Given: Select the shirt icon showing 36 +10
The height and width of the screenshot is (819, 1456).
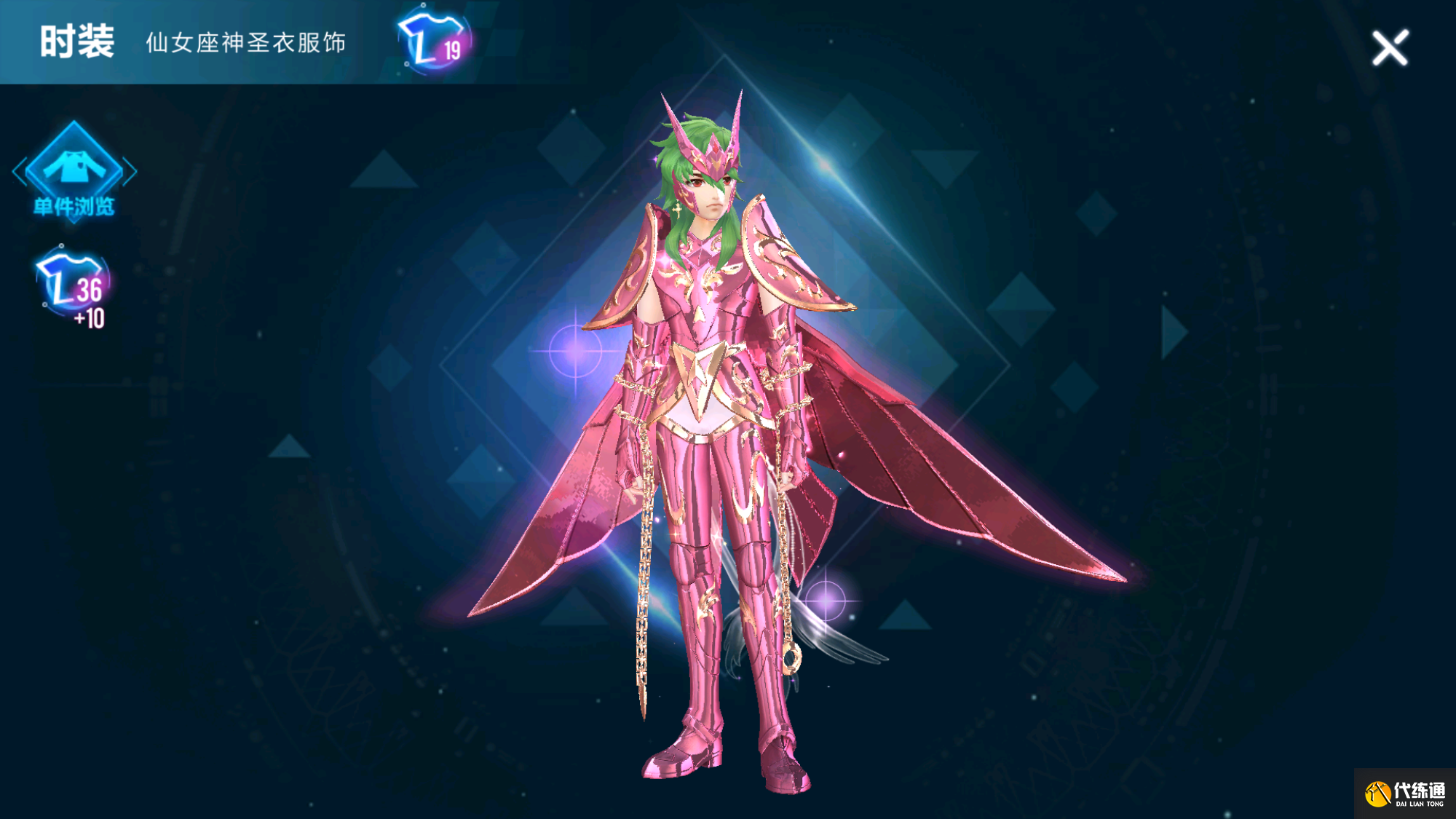Looking at the screenshot, I should point(74,288).
